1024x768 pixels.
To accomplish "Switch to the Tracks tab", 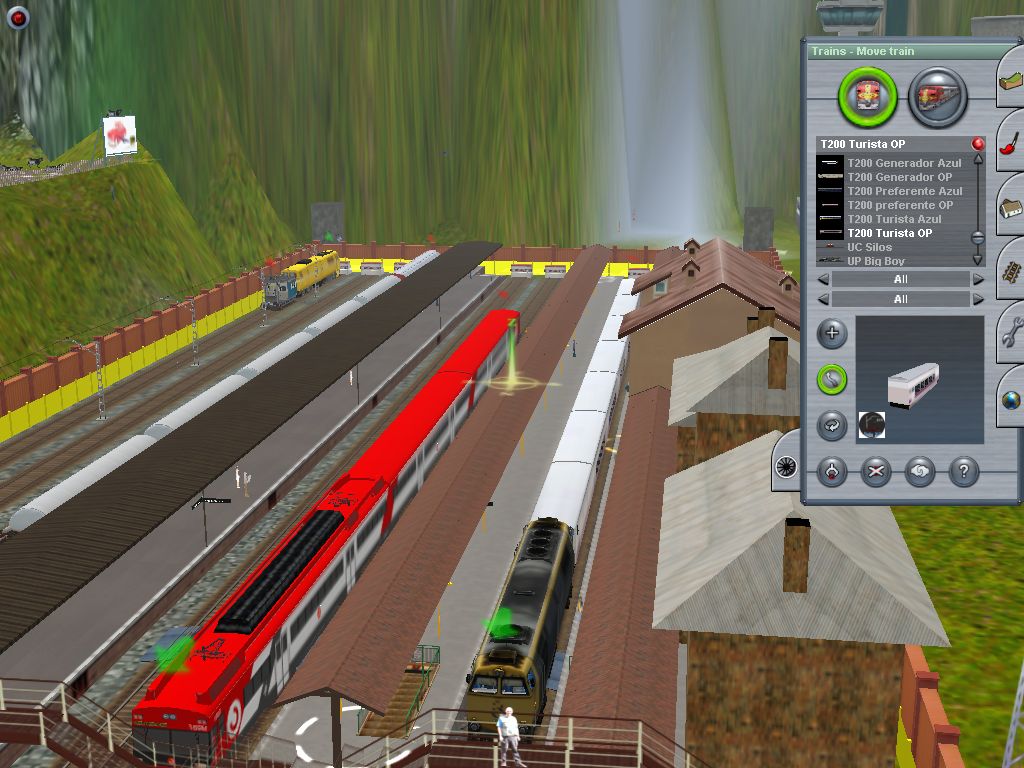I will 1010,271.
